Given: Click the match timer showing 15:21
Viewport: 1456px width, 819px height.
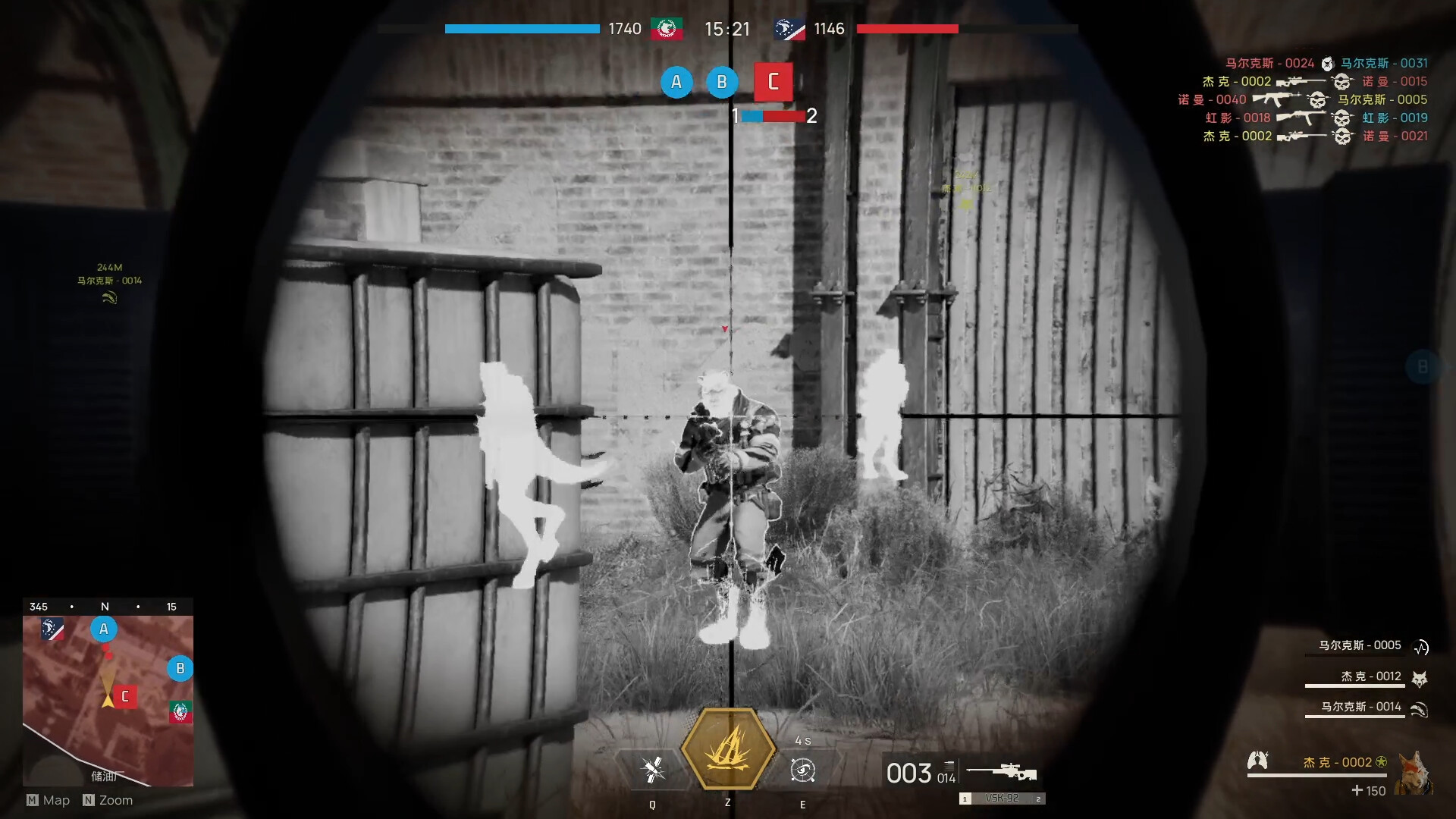Looking at the screenshot, I should [729, 30].
